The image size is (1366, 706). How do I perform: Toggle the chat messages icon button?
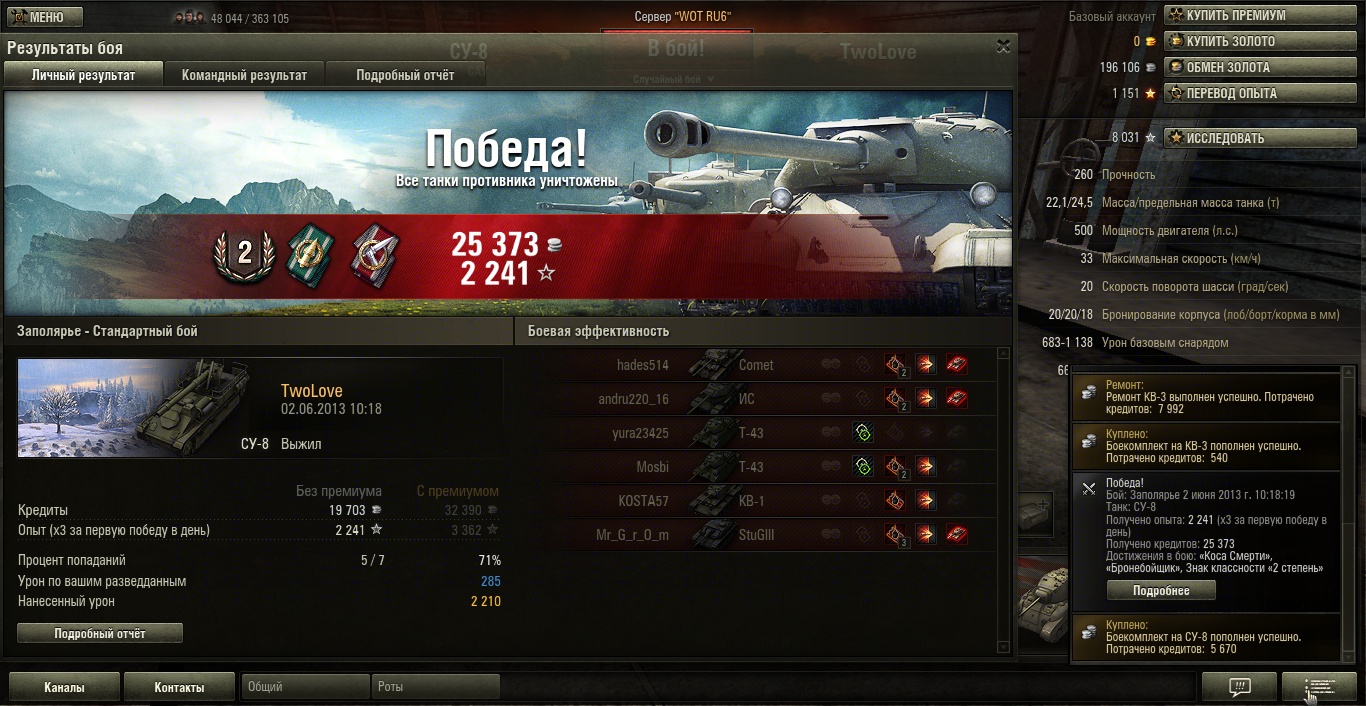[x=1239, y=687]
